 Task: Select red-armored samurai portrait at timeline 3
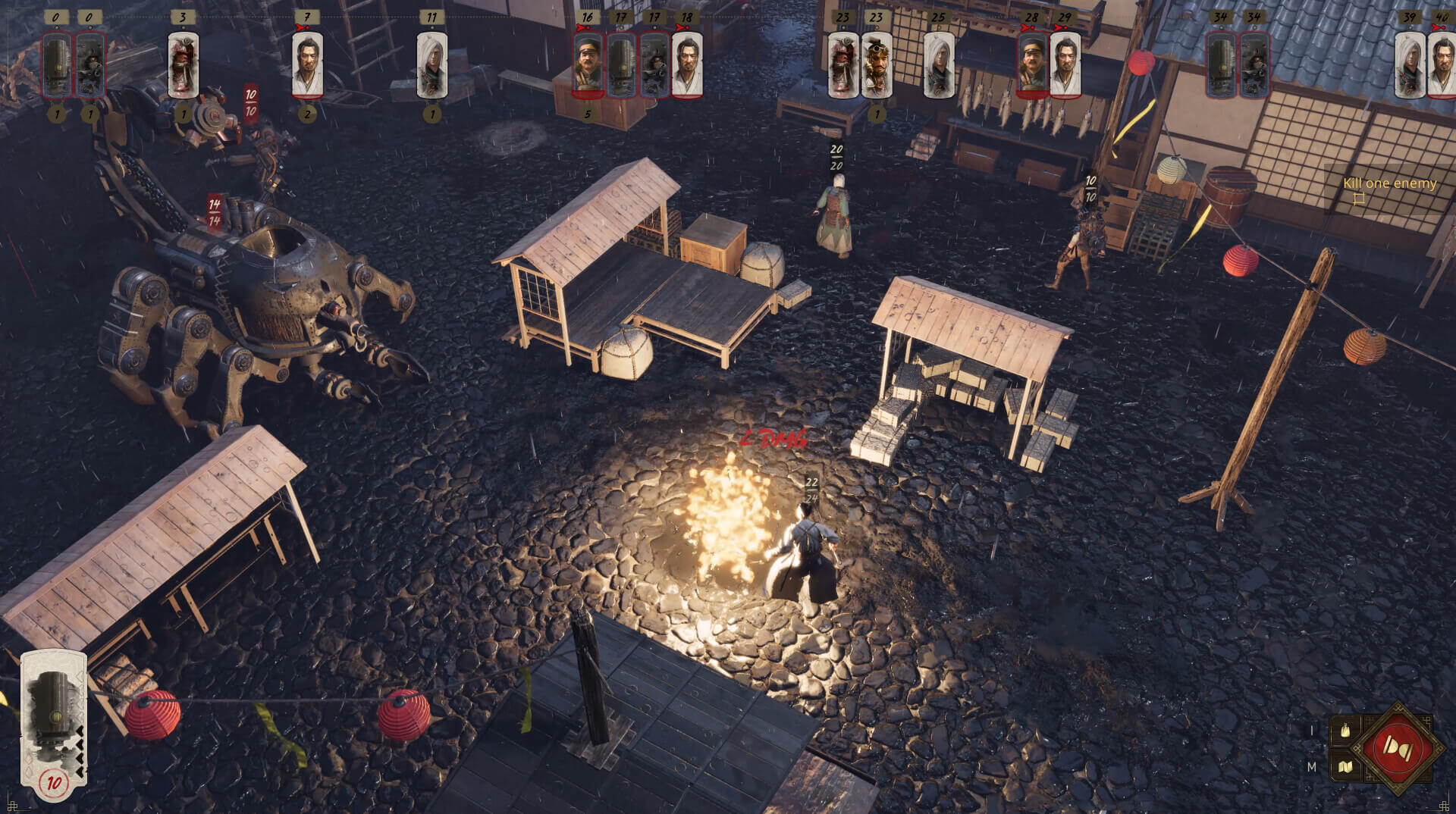183,65
